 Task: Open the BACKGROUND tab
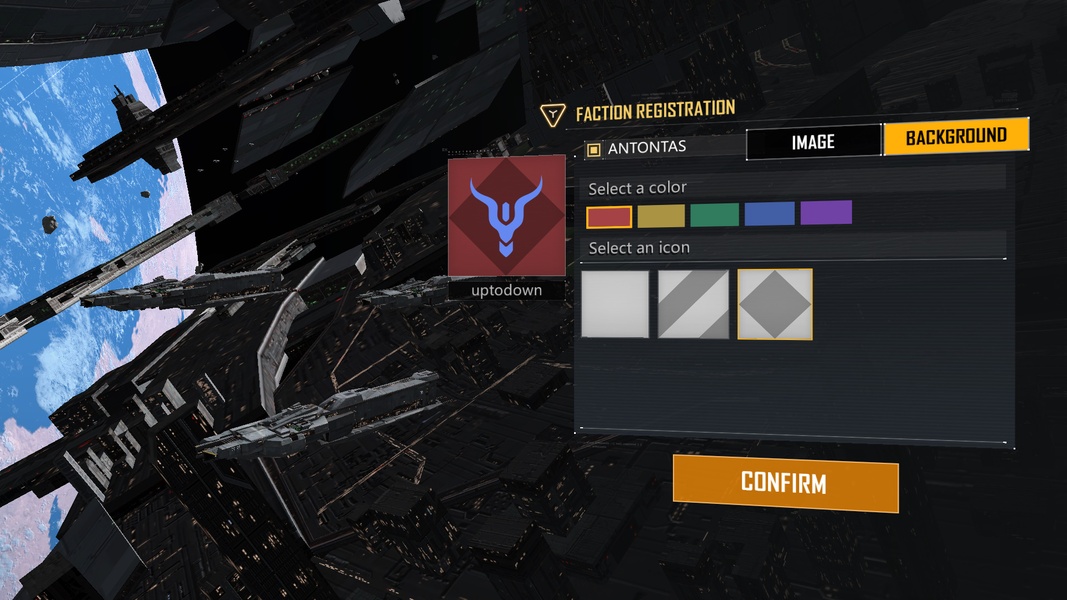955,137
